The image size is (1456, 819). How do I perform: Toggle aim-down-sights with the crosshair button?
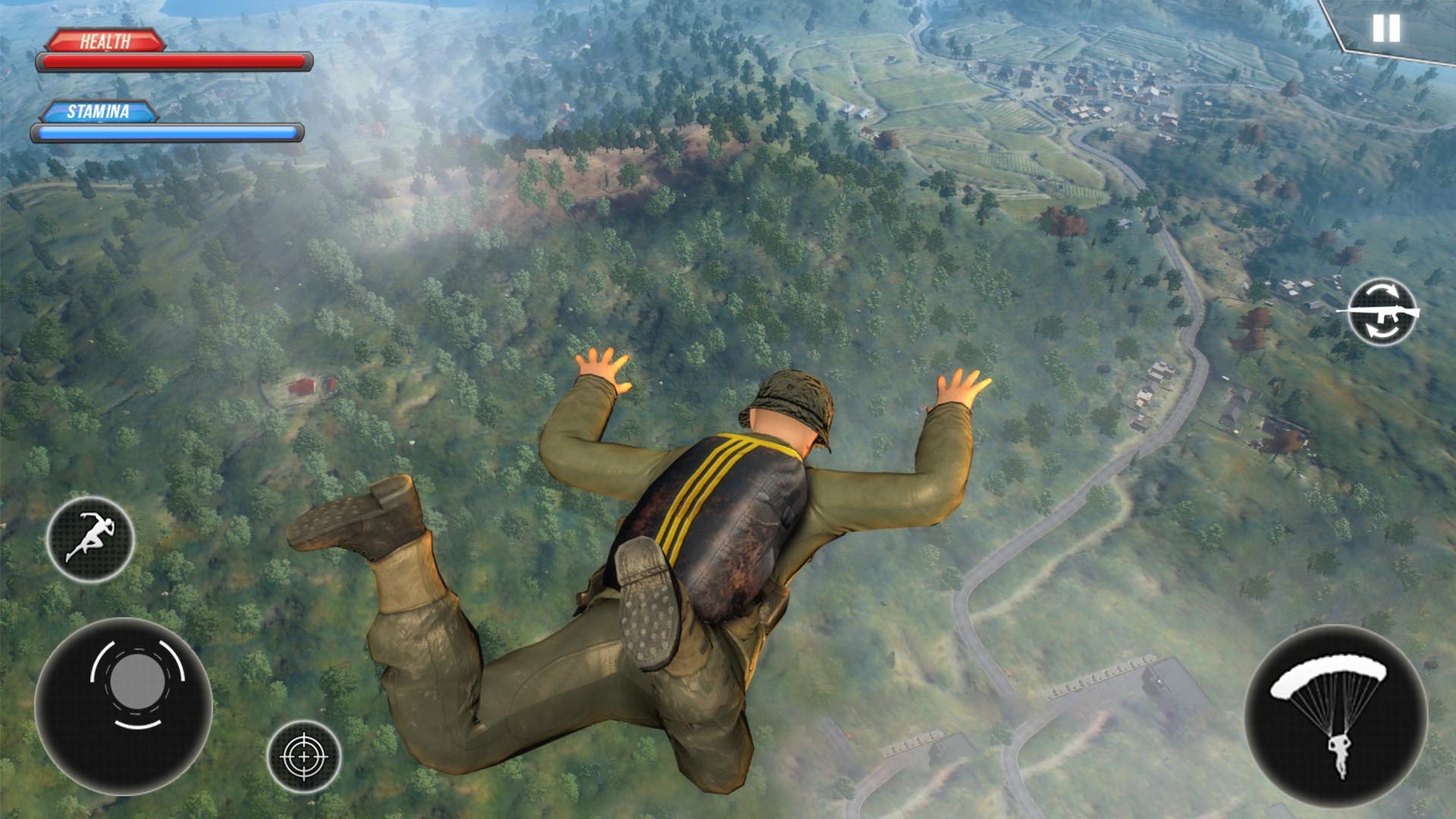point(303,756)
